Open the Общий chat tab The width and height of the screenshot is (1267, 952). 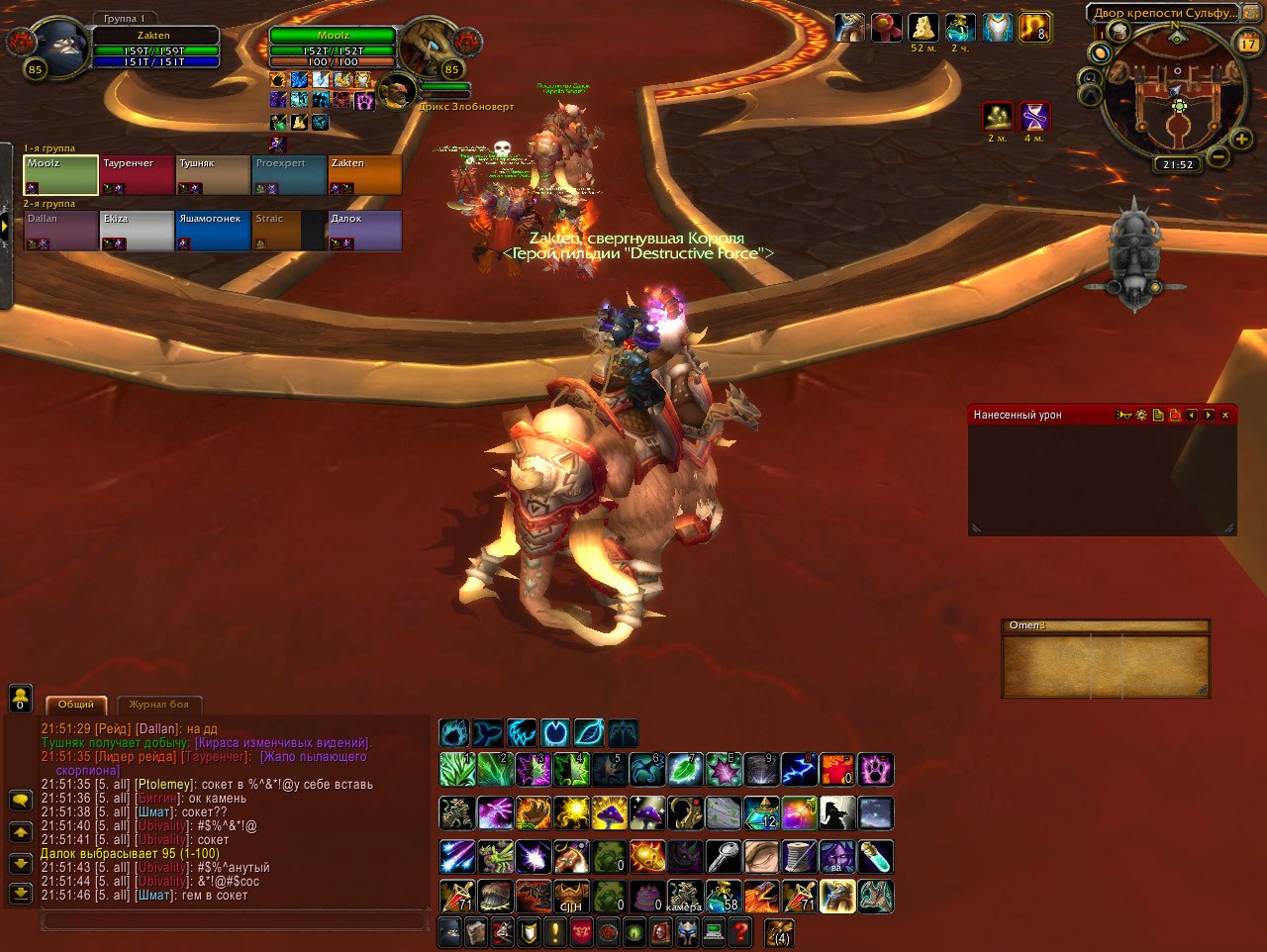click(76, 705)
